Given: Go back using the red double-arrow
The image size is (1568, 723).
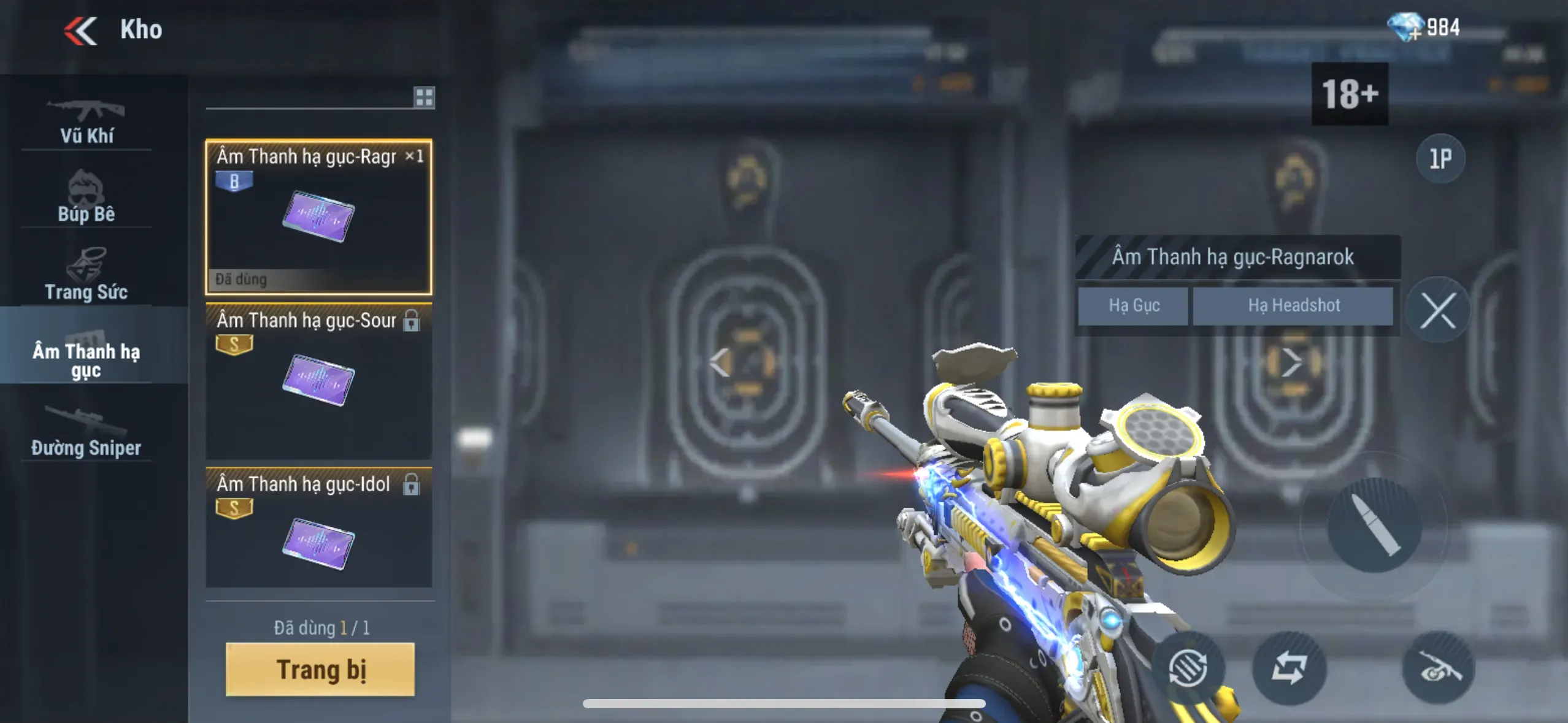Looking at the screenshot, I should click(80, 31).
